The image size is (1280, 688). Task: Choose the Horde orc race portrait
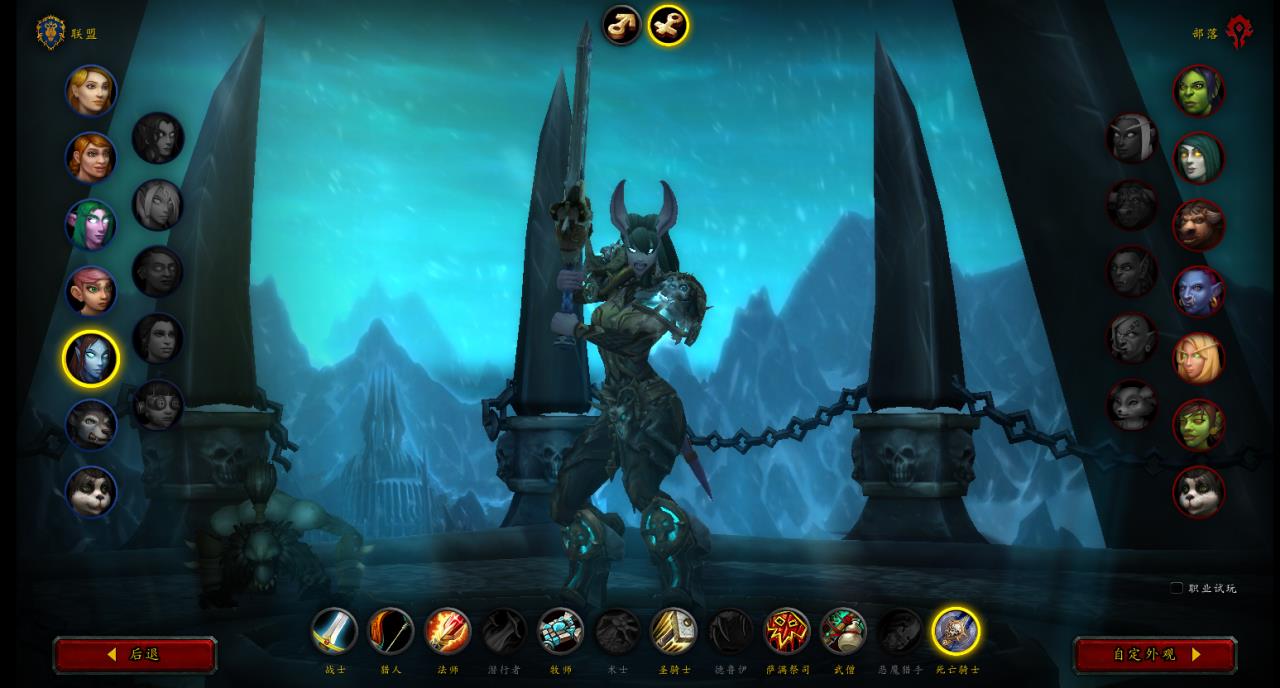pos(1198,91)
